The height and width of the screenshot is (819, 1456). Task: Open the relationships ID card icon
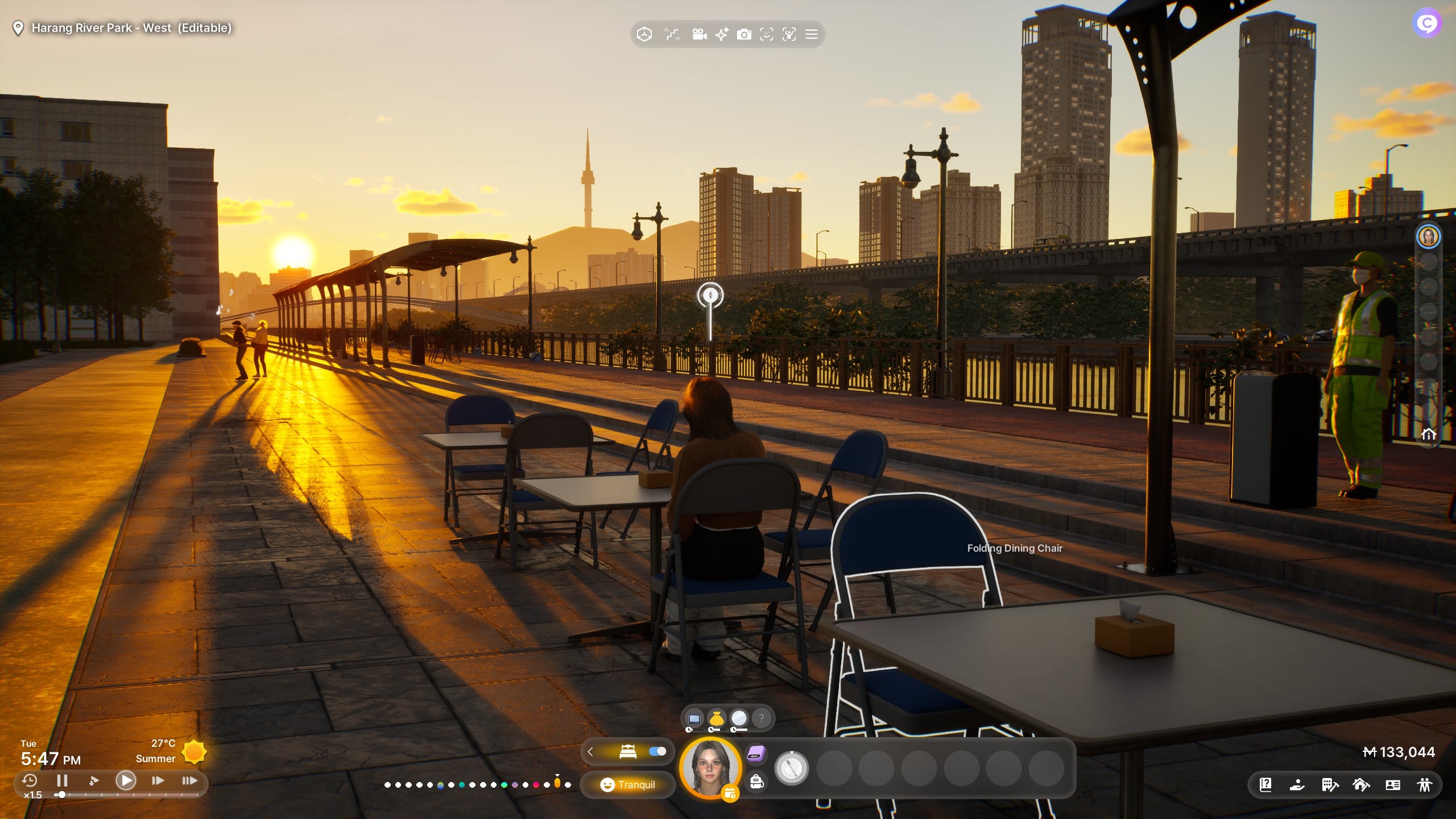pos(1394,785)
